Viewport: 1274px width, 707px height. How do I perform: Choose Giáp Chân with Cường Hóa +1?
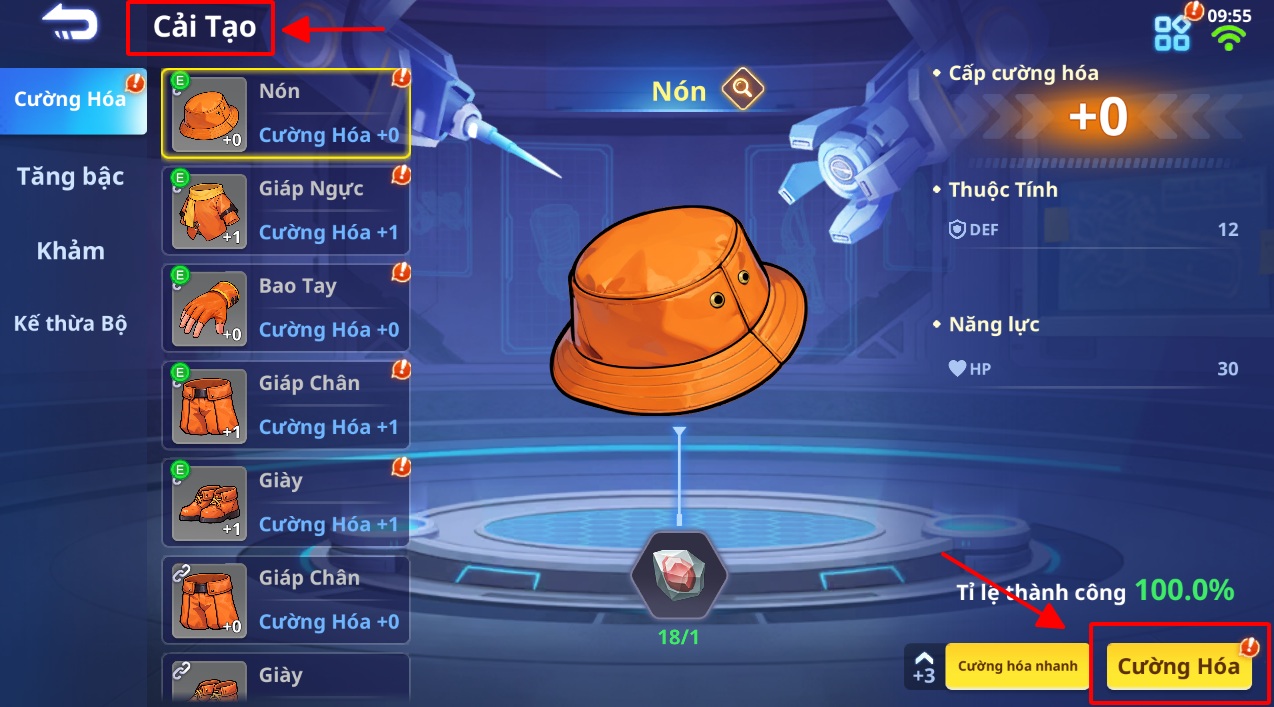point(286,405)
